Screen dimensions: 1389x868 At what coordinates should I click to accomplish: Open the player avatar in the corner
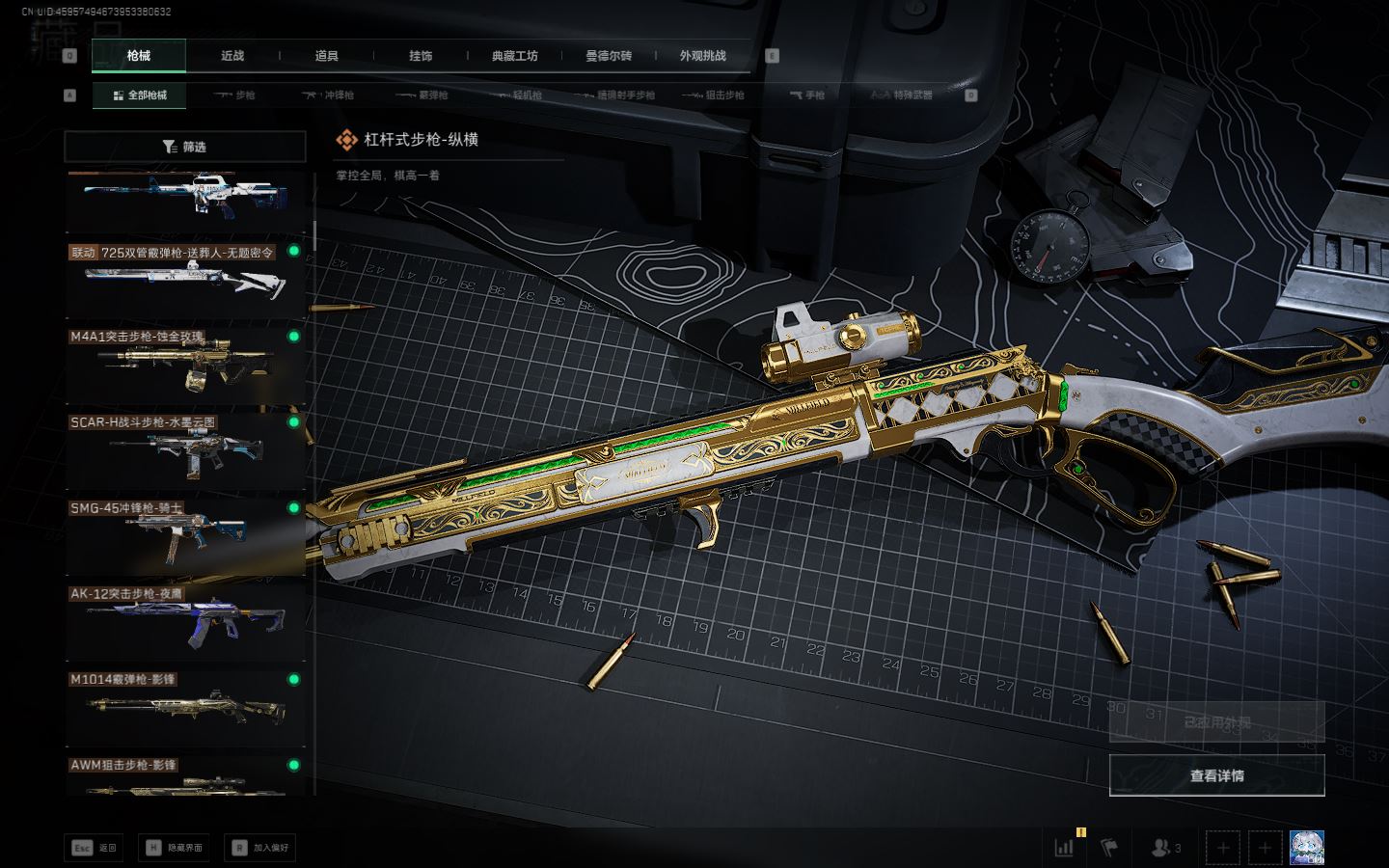click(1306, 848)
